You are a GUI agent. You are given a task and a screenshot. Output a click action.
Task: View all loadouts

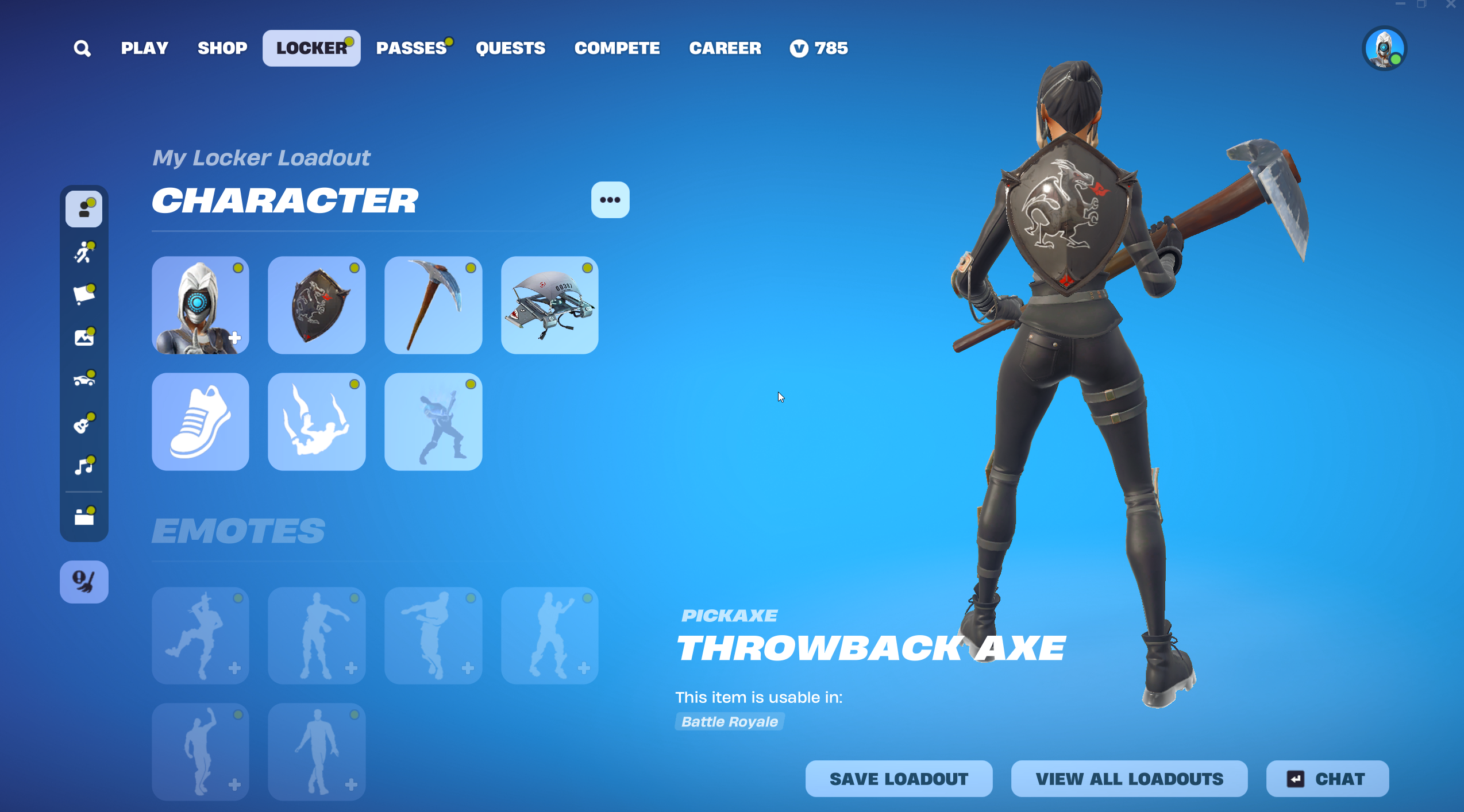[x=1129, y=779]
